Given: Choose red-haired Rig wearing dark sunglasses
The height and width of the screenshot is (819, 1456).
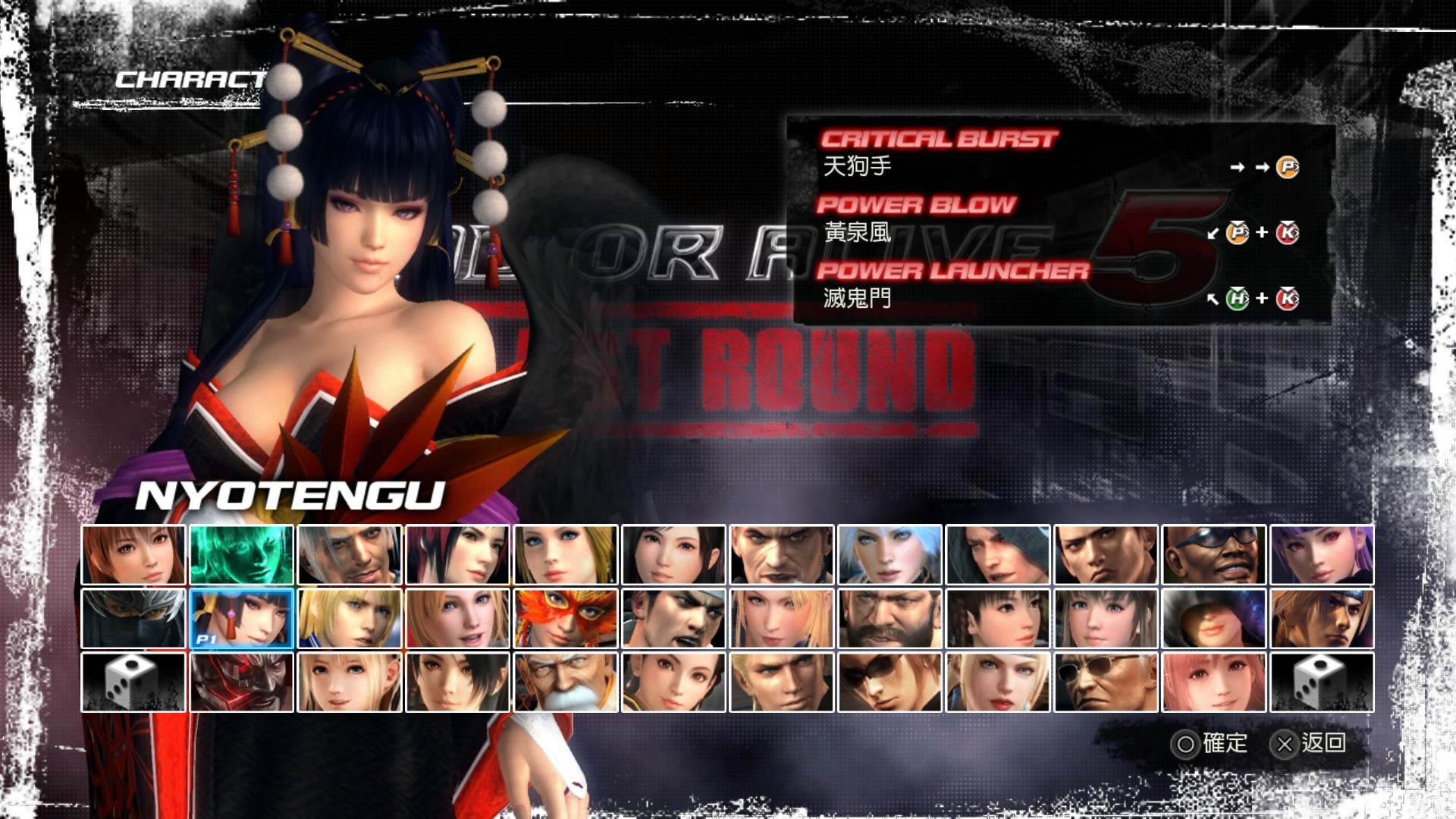Looking at the screenshot, I should [890, 682].
